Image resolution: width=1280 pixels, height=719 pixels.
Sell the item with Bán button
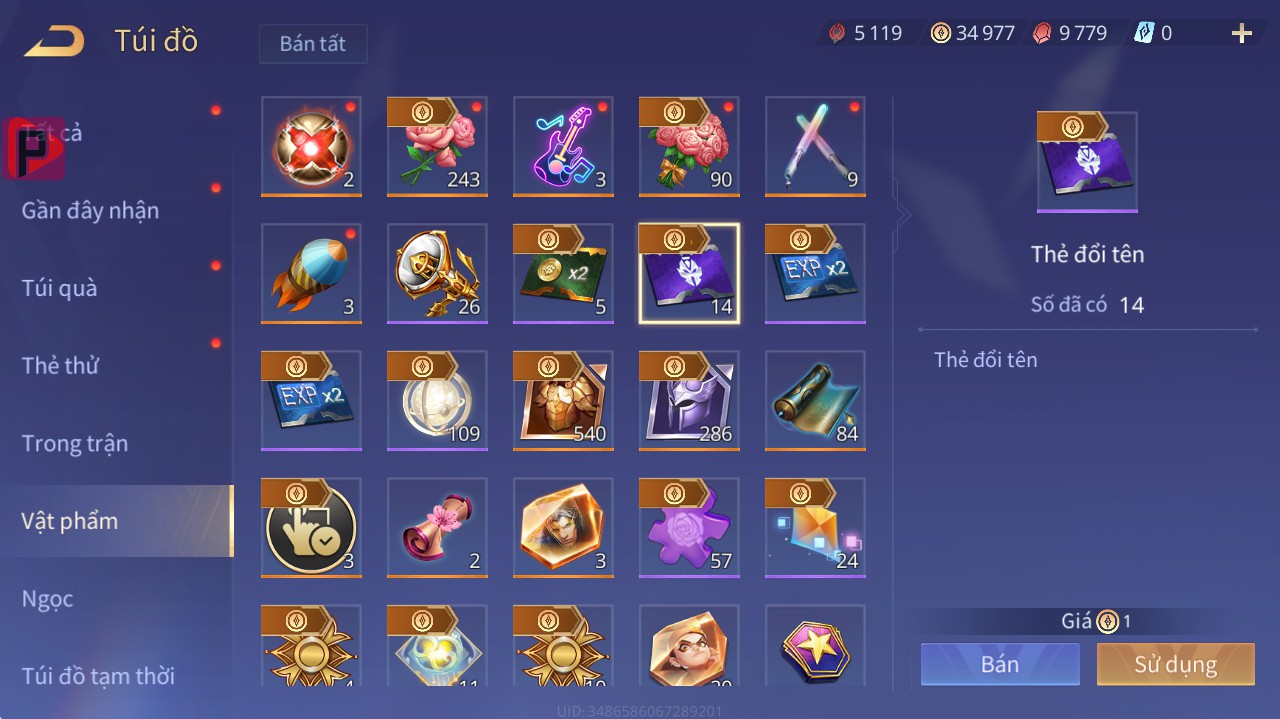point(1000,664)
